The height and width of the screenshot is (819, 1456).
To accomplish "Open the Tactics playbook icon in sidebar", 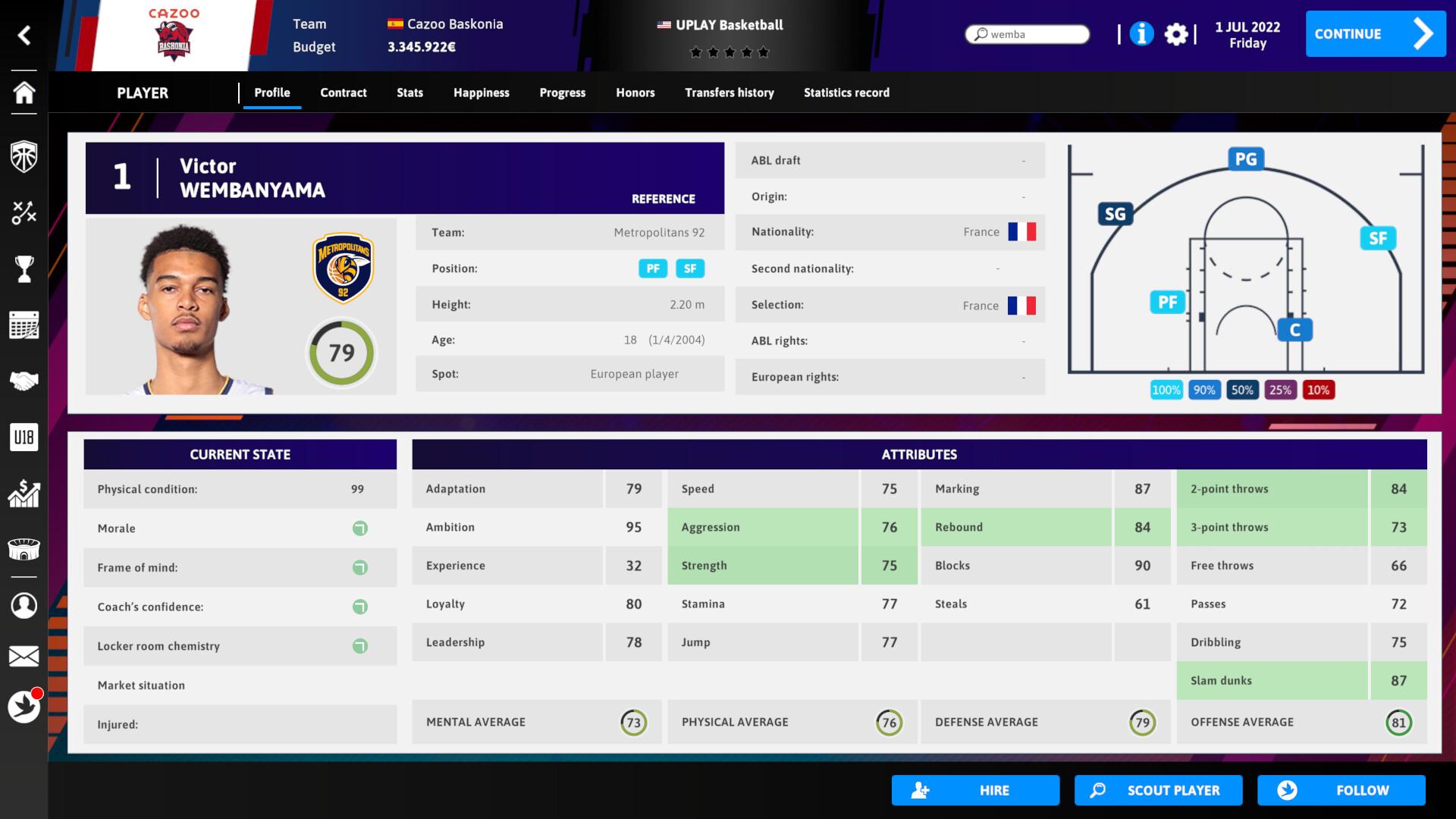I will 25,213.
